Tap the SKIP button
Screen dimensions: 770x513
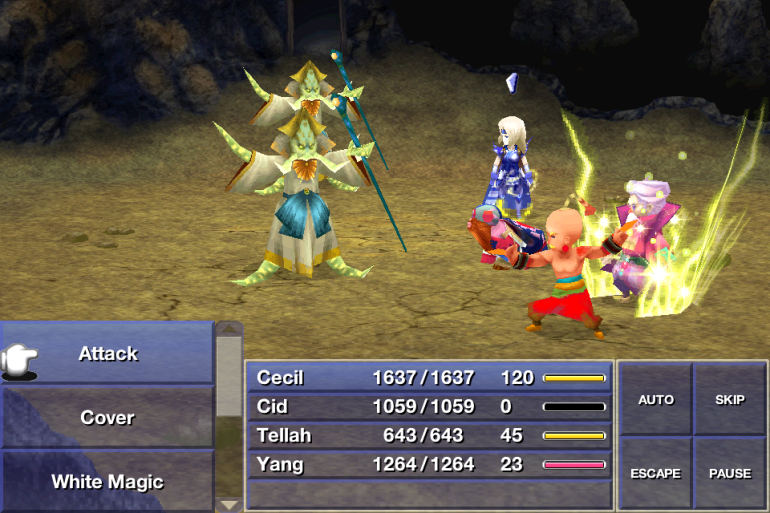tap(730, 400)
